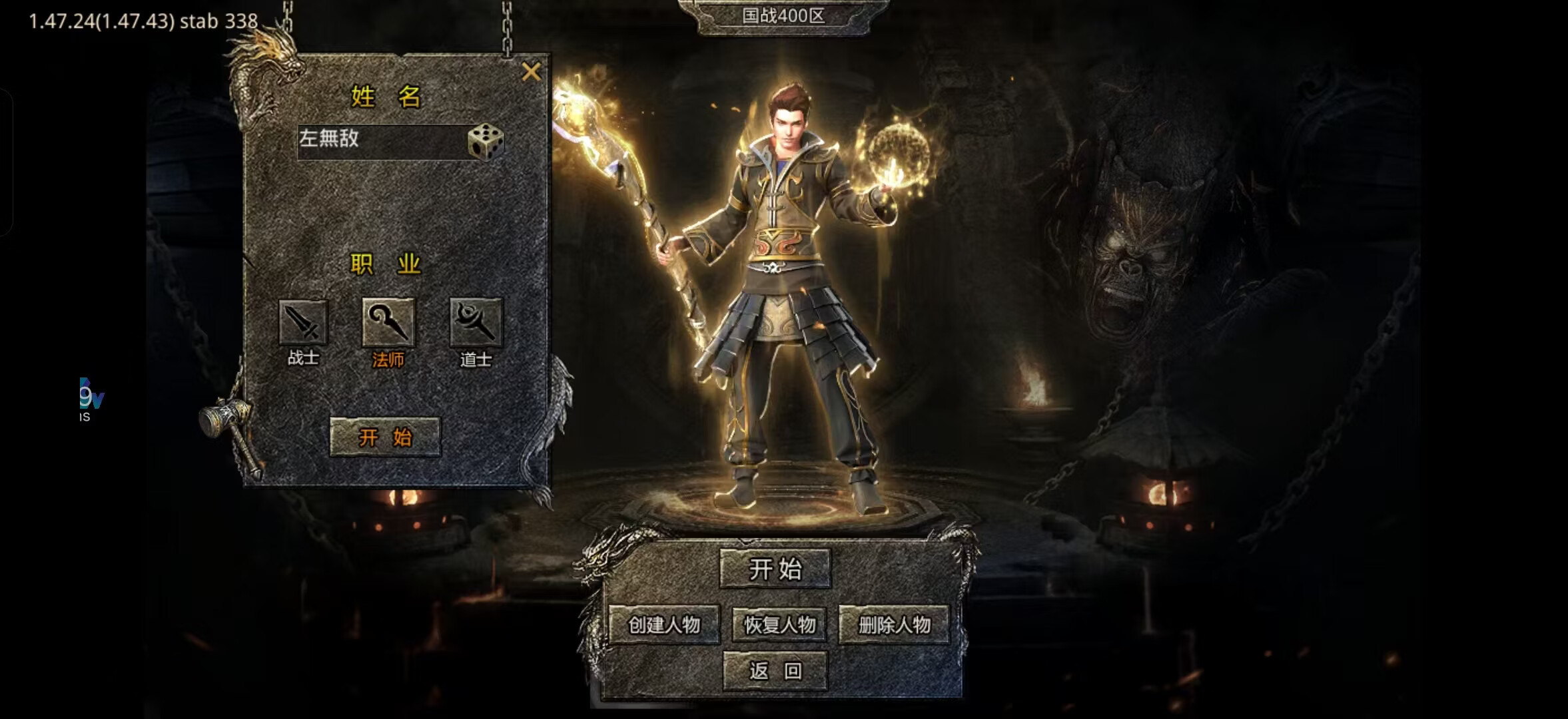Restore a character via 恢复人物

779,624
